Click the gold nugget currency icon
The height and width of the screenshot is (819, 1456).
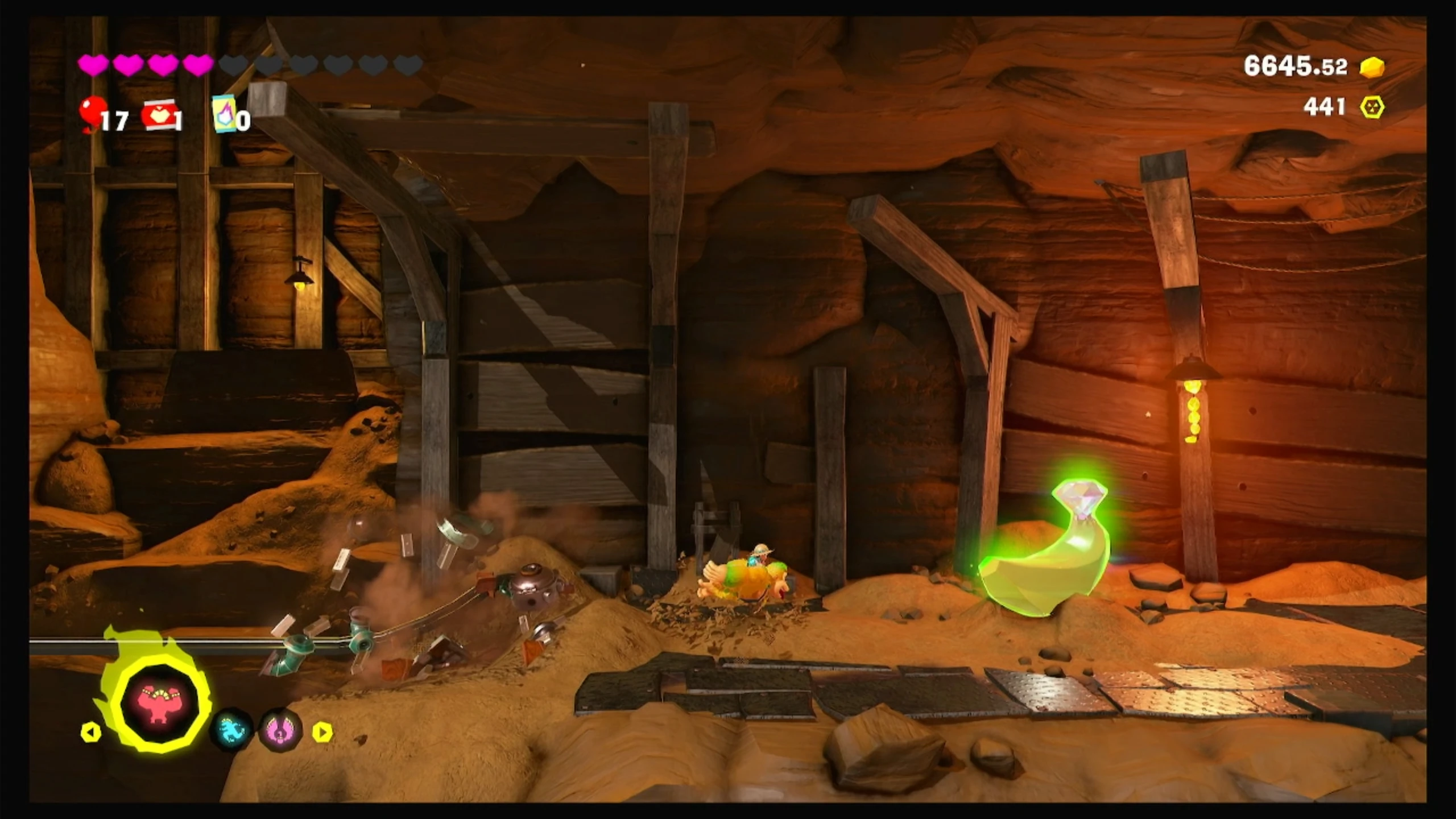click(1372, 67)
